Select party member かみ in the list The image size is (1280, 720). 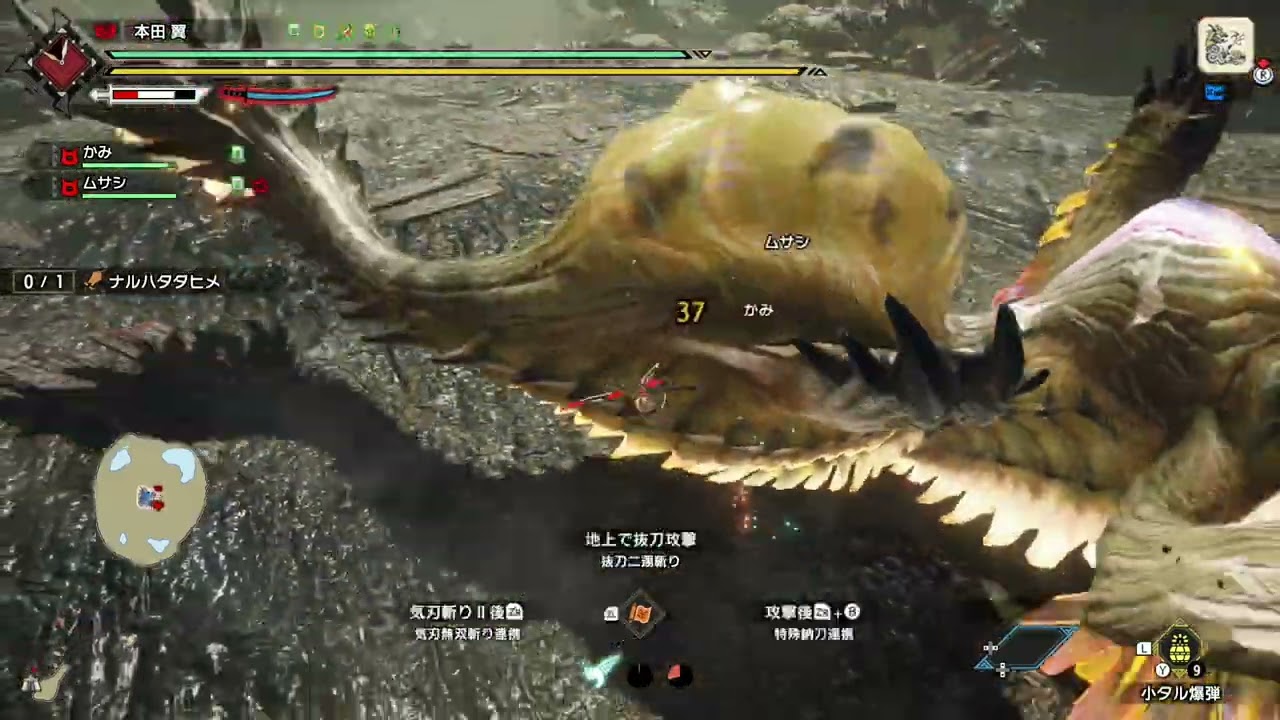(x=98, y=153)
